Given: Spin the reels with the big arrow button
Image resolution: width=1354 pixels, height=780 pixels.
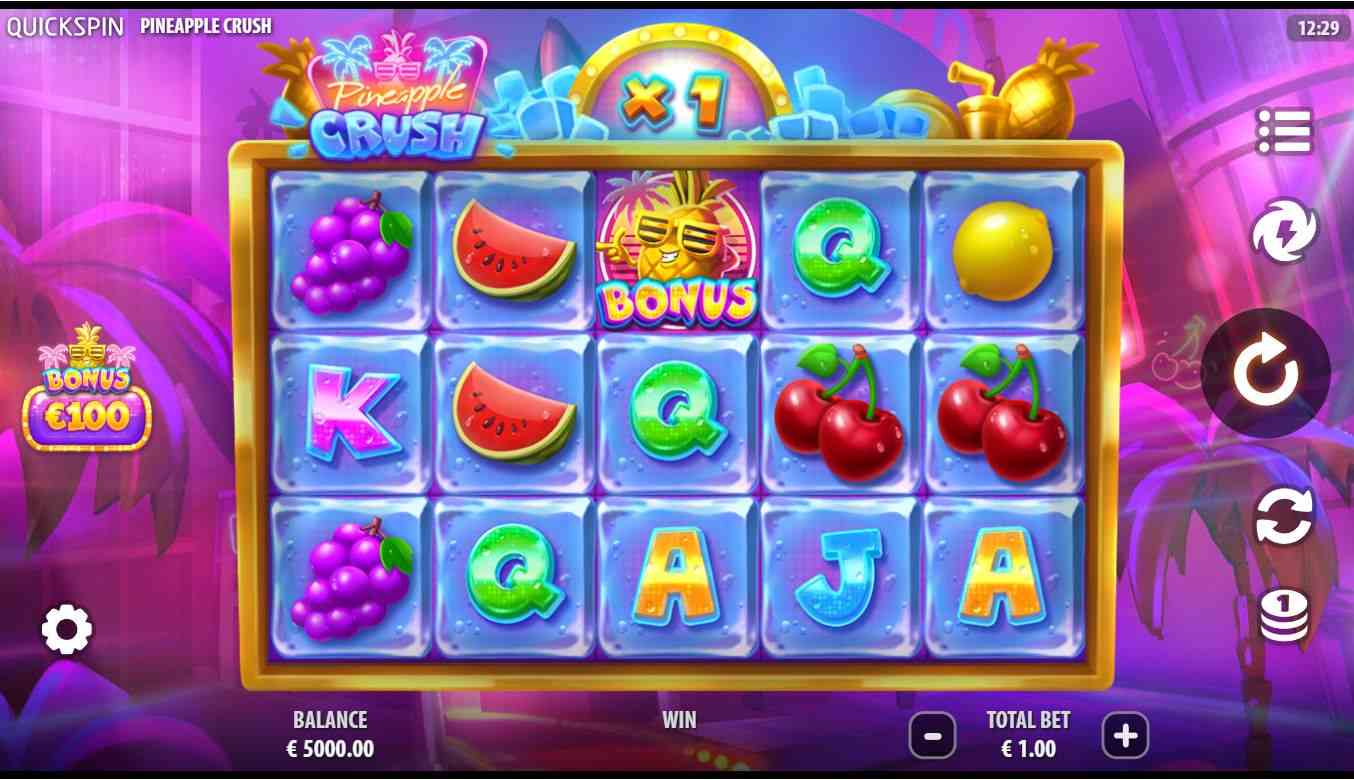Looking at the screenshot, I should [1265, 372].
